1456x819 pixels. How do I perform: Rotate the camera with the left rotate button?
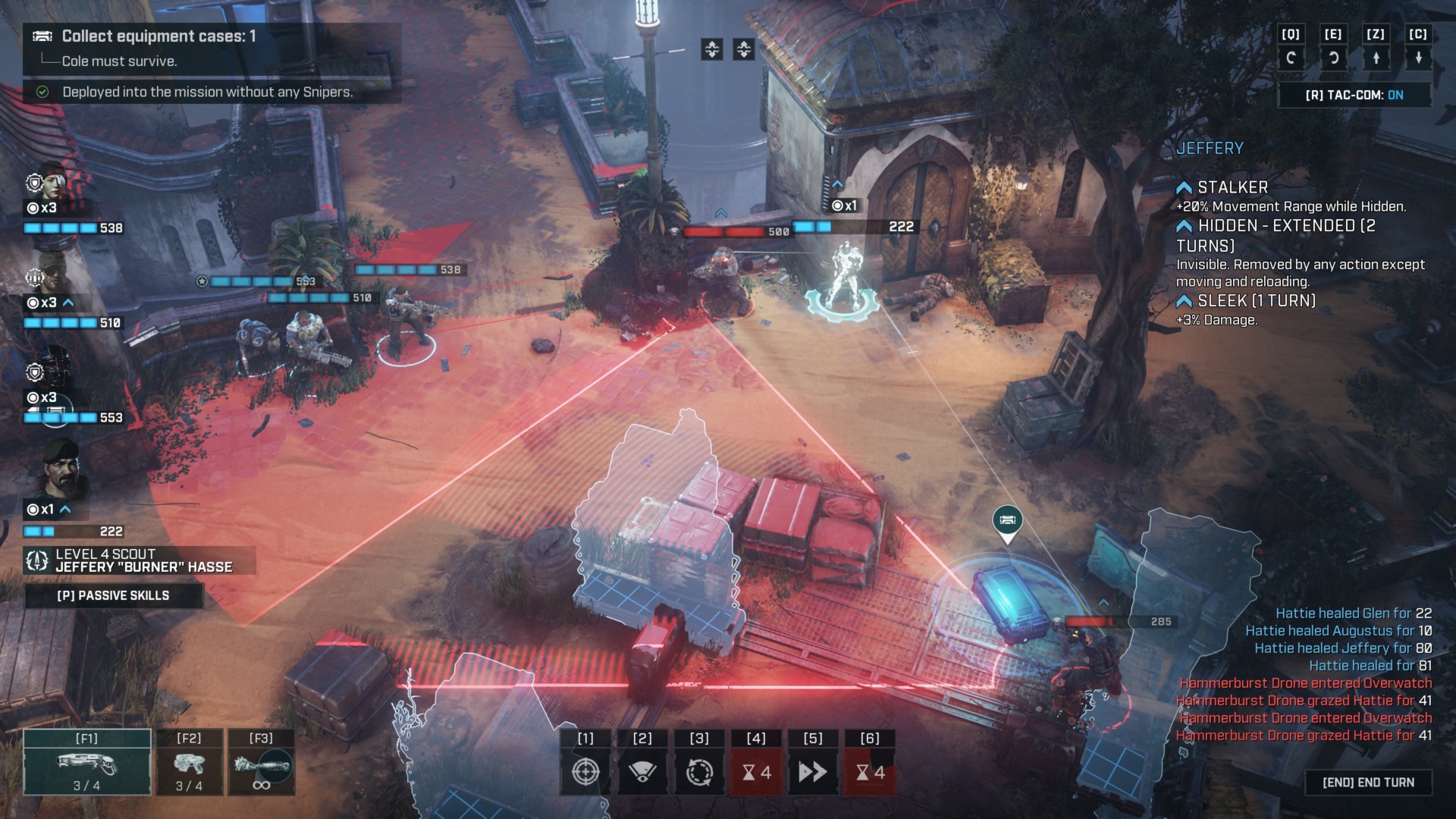[x=1291, y=58]
